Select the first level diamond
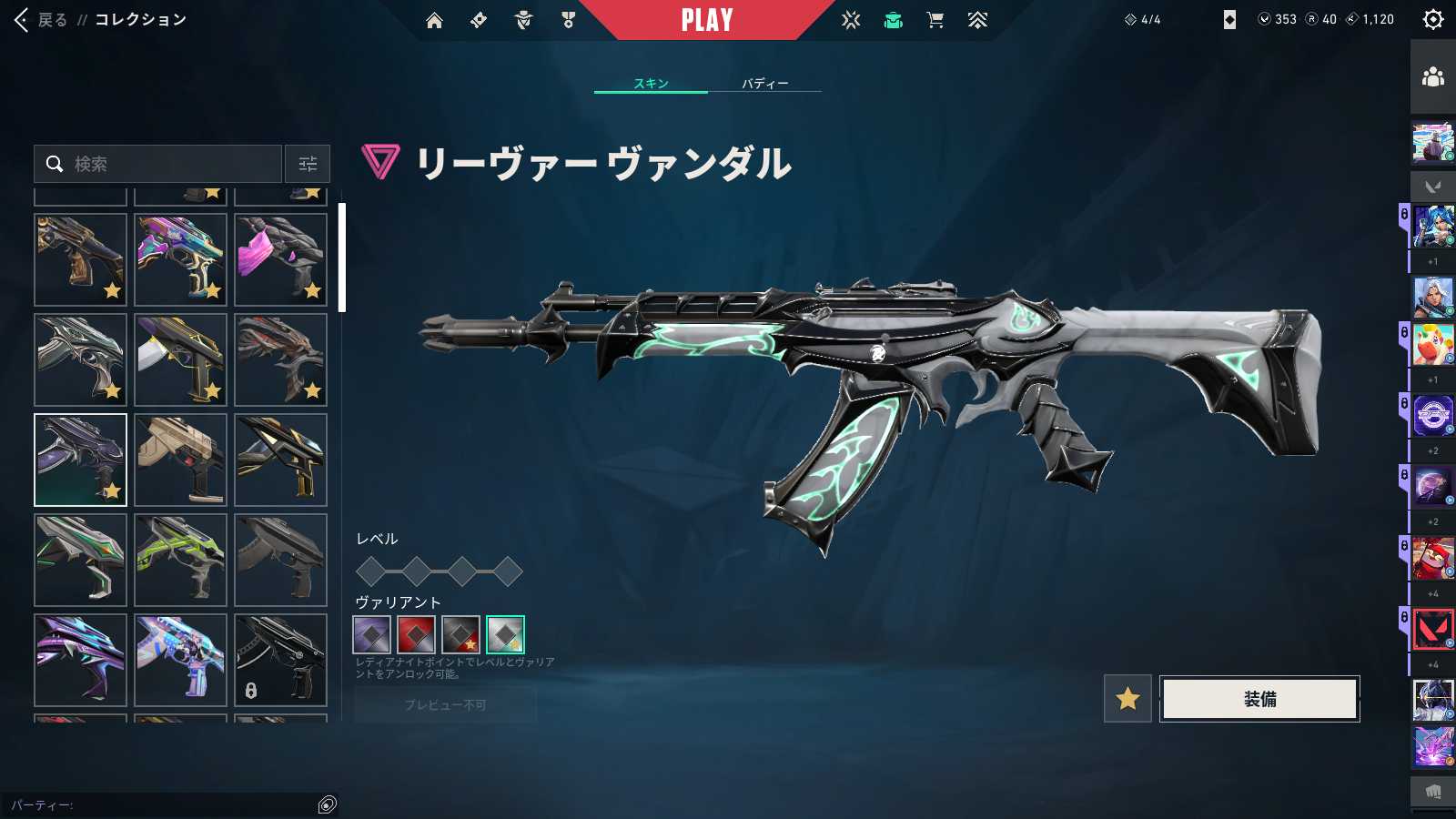Screen dimensions: 1456x819 [371, 571]
